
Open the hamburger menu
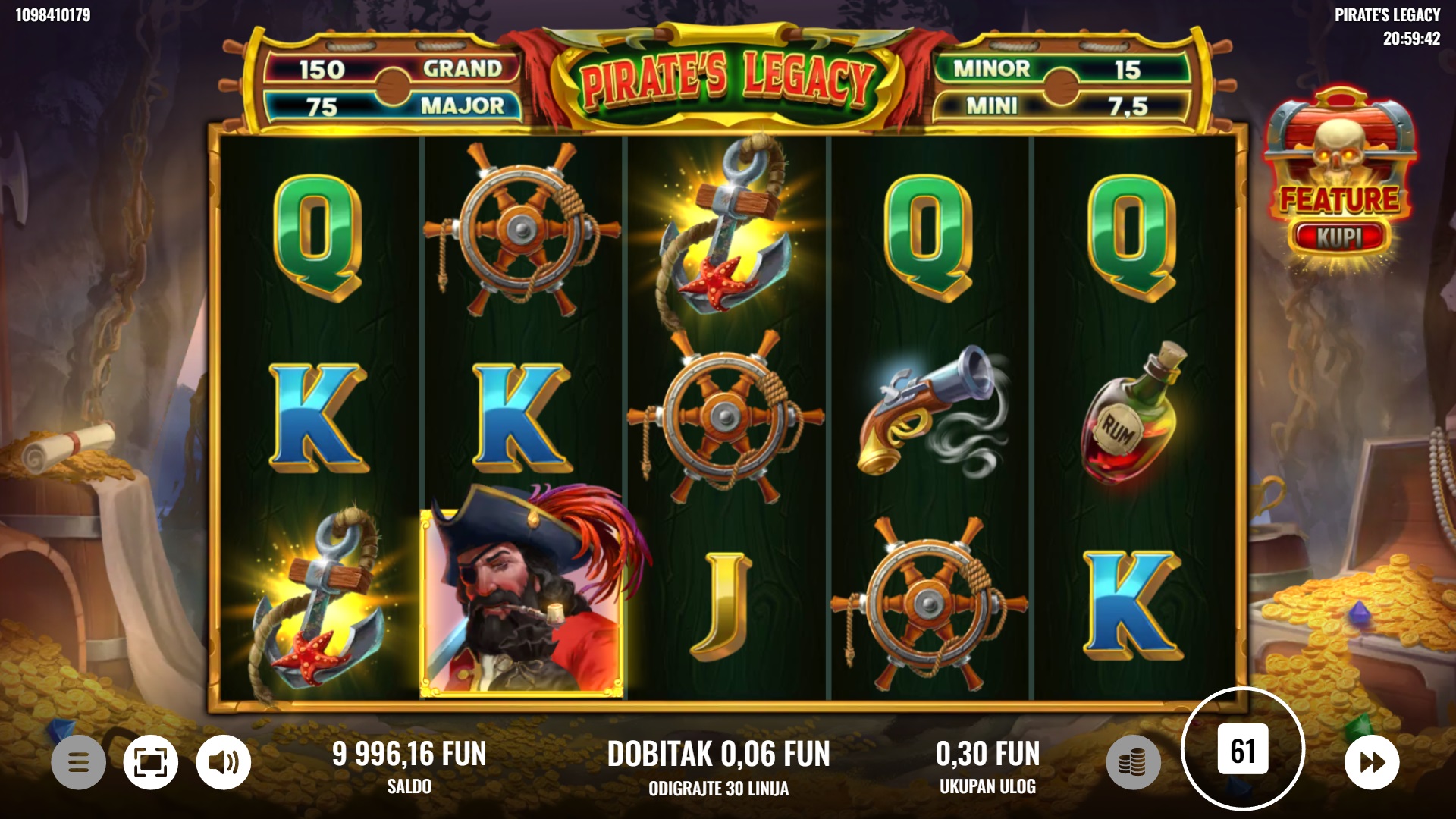[x=78, y=761]
